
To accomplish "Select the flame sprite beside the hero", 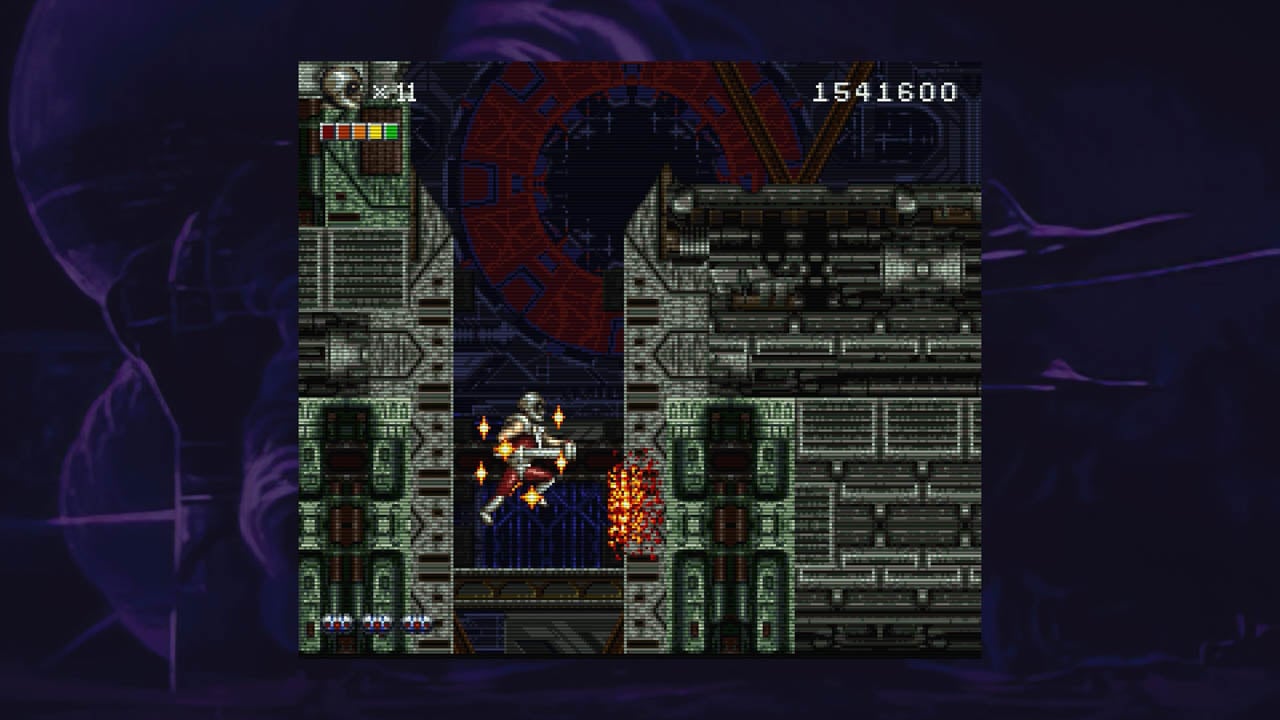I will click(x=632, y=505).
